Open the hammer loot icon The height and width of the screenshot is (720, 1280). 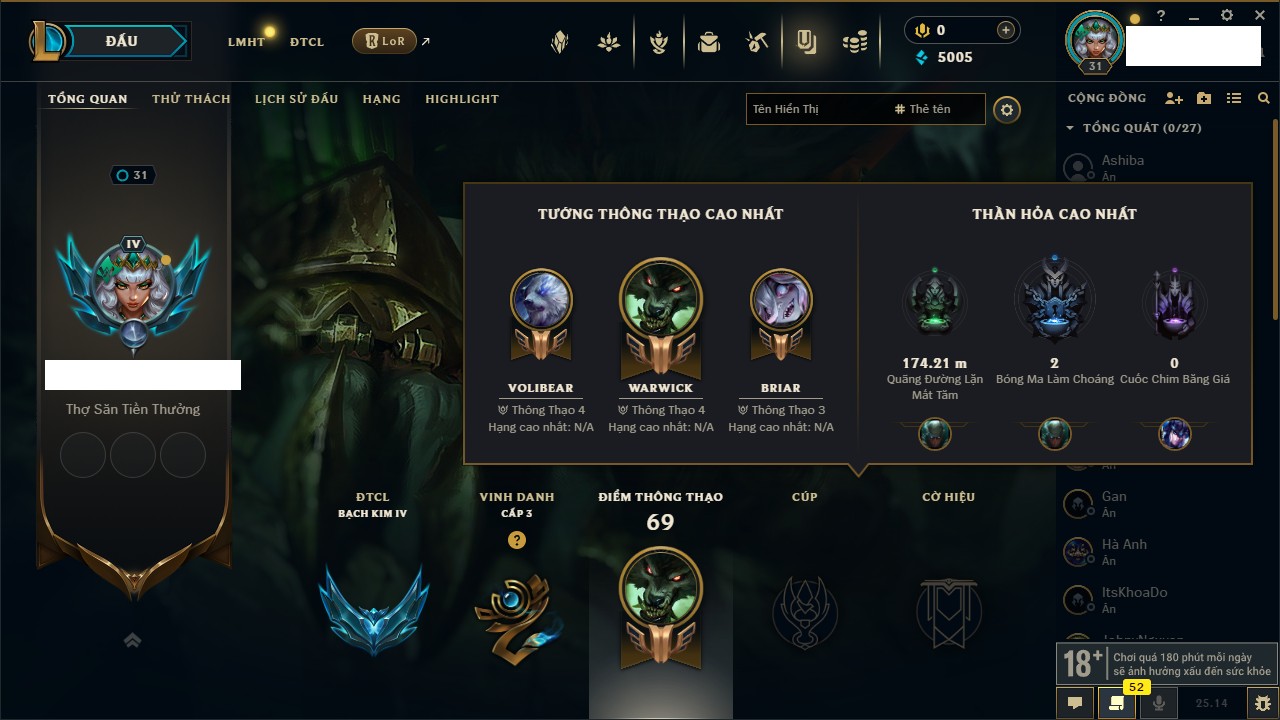click(x=757, y=42)
